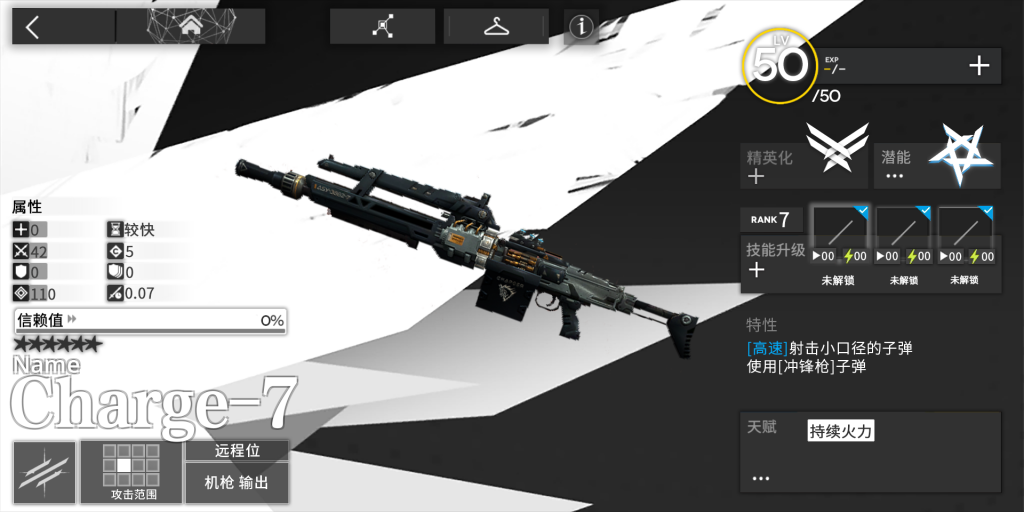Select the 信赖值 trust bar

pyautogui.click(x=150, y=321)
